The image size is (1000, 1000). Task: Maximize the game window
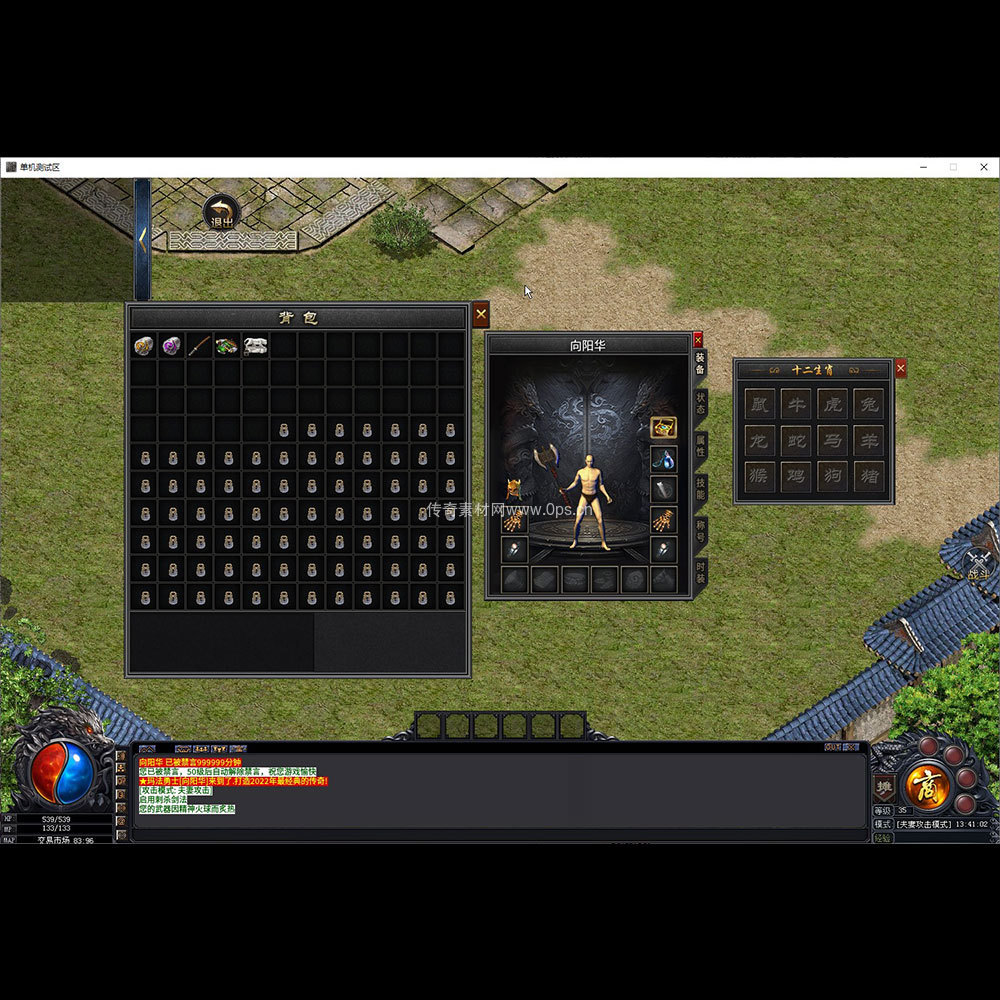(x=953, y=167)
